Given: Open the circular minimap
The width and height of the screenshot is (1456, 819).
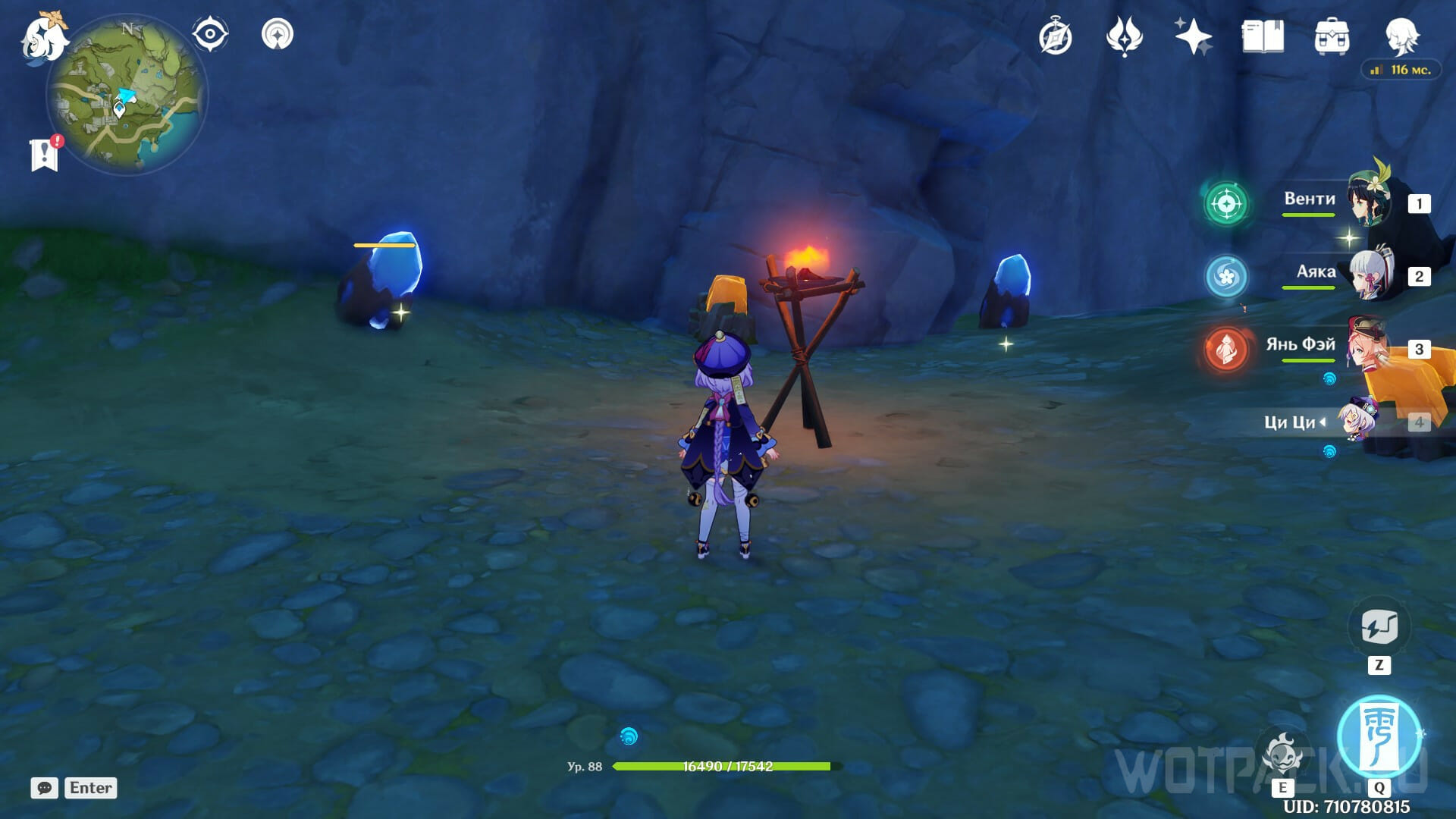Looking at the screenshot, I should (127, 96).
